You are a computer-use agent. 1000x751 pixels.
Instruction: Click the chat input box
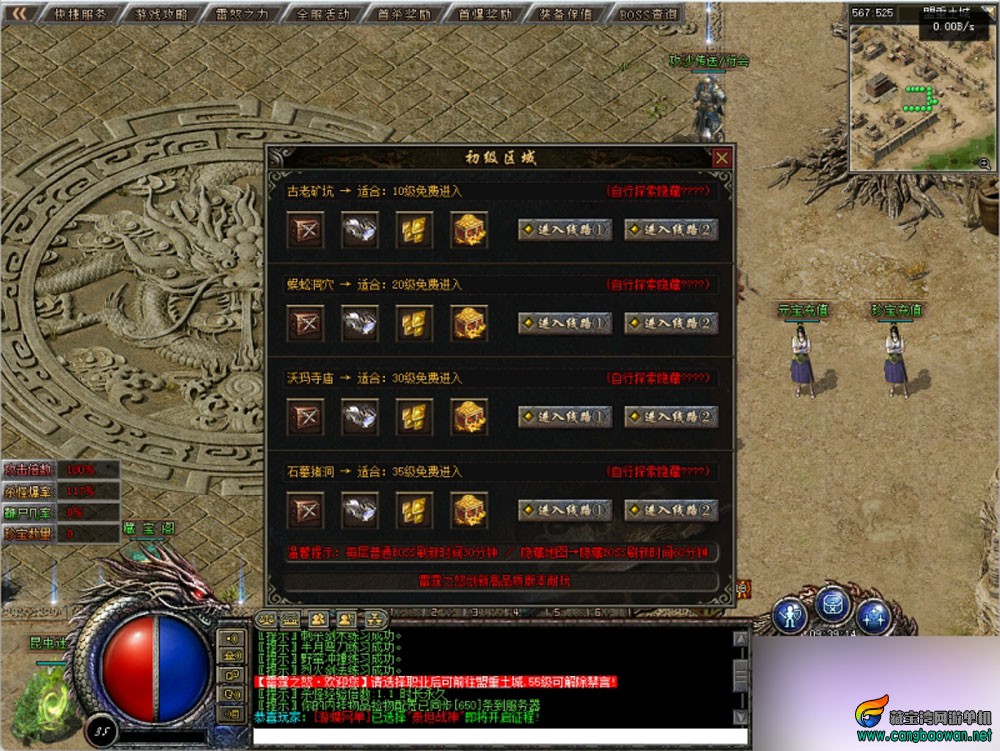coord(490,736)
